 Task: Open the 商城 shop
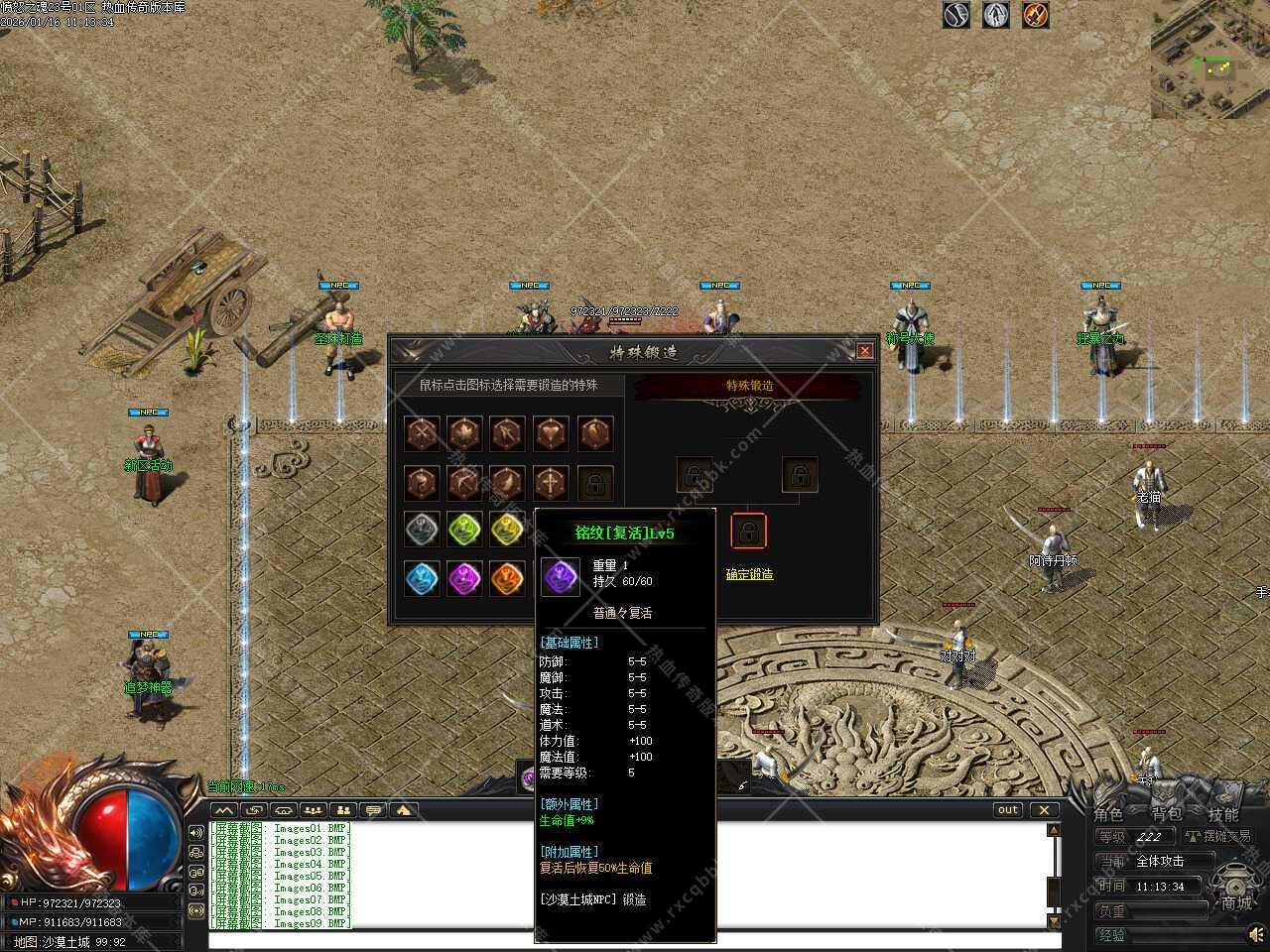(1236, 901)
